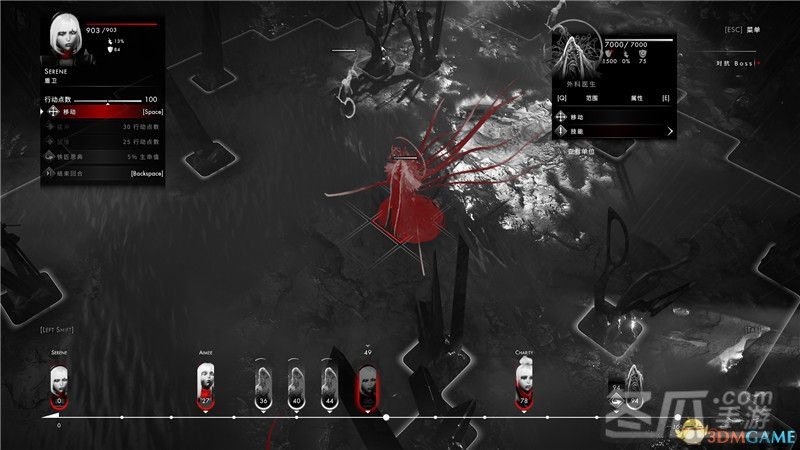Choose the 30 行动点数 skill
The height and width of the screenshot is (450, 800).
100,127
